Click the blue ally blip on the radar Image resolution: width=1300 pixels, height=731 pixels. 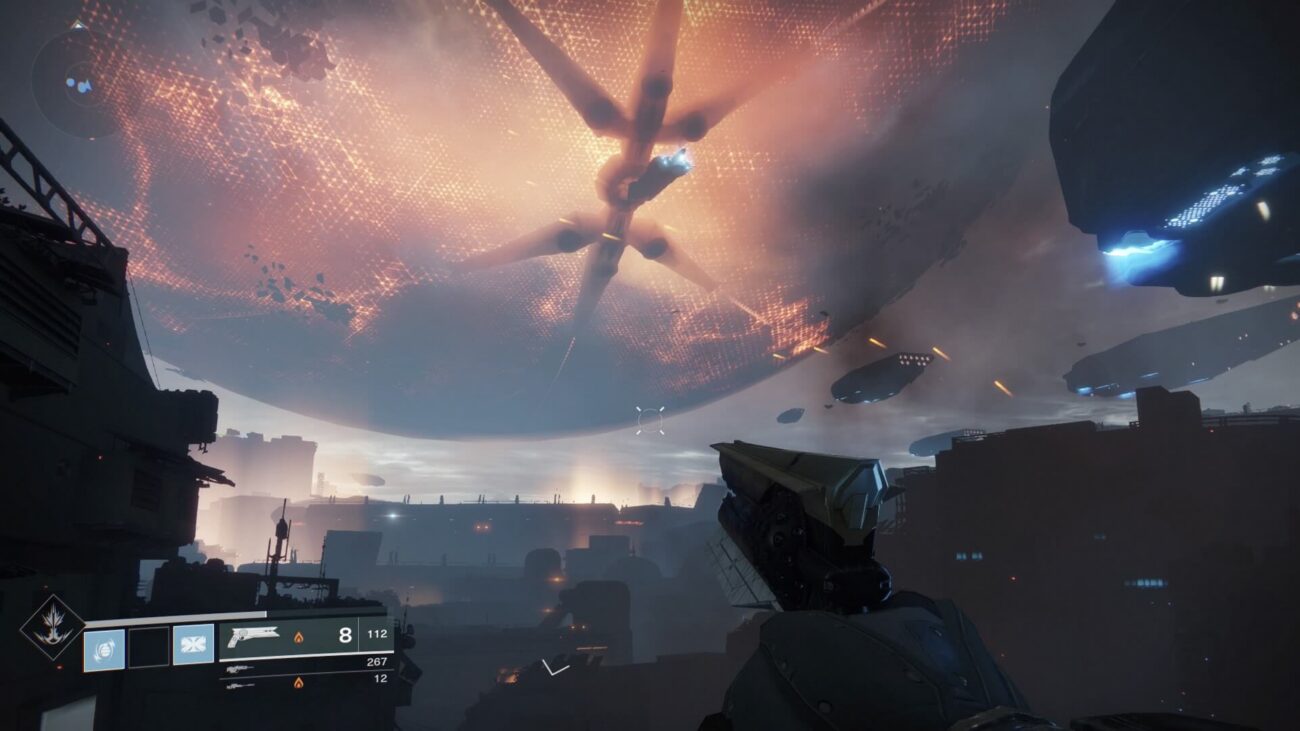click(71, 83)
